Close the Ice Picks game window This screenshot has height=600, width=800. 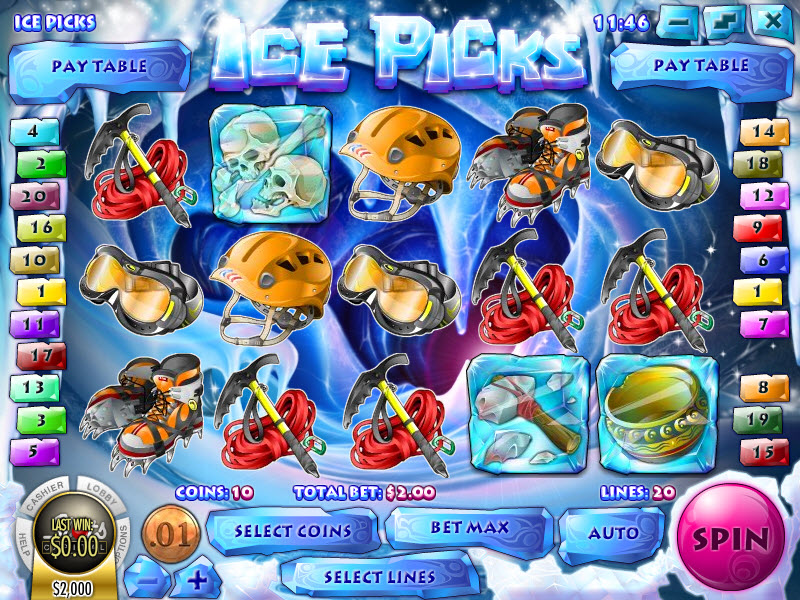point(773,20)
